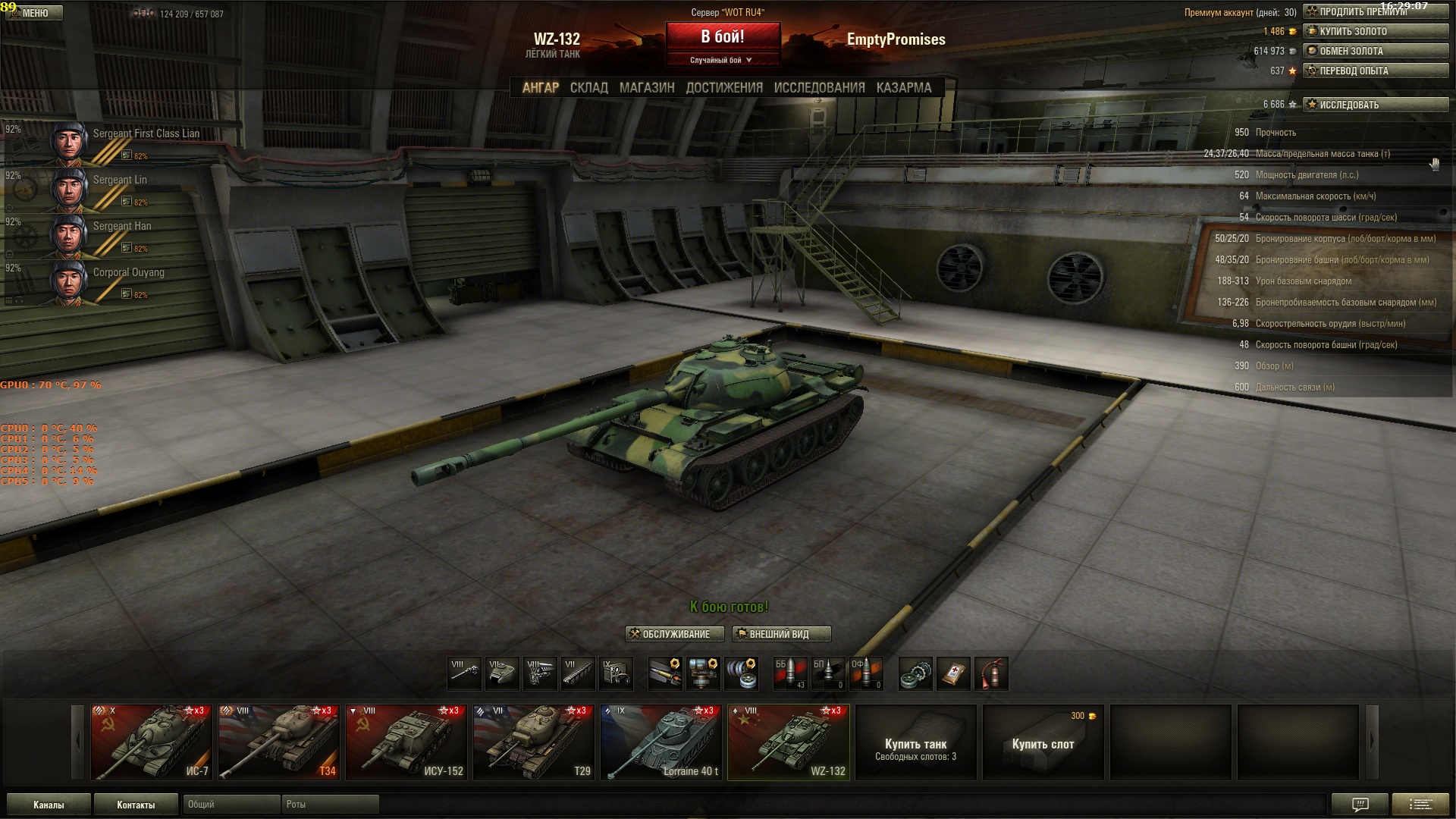Click Купить золото button
This screenshot has width=1456, height=819.
[1375, 32]
